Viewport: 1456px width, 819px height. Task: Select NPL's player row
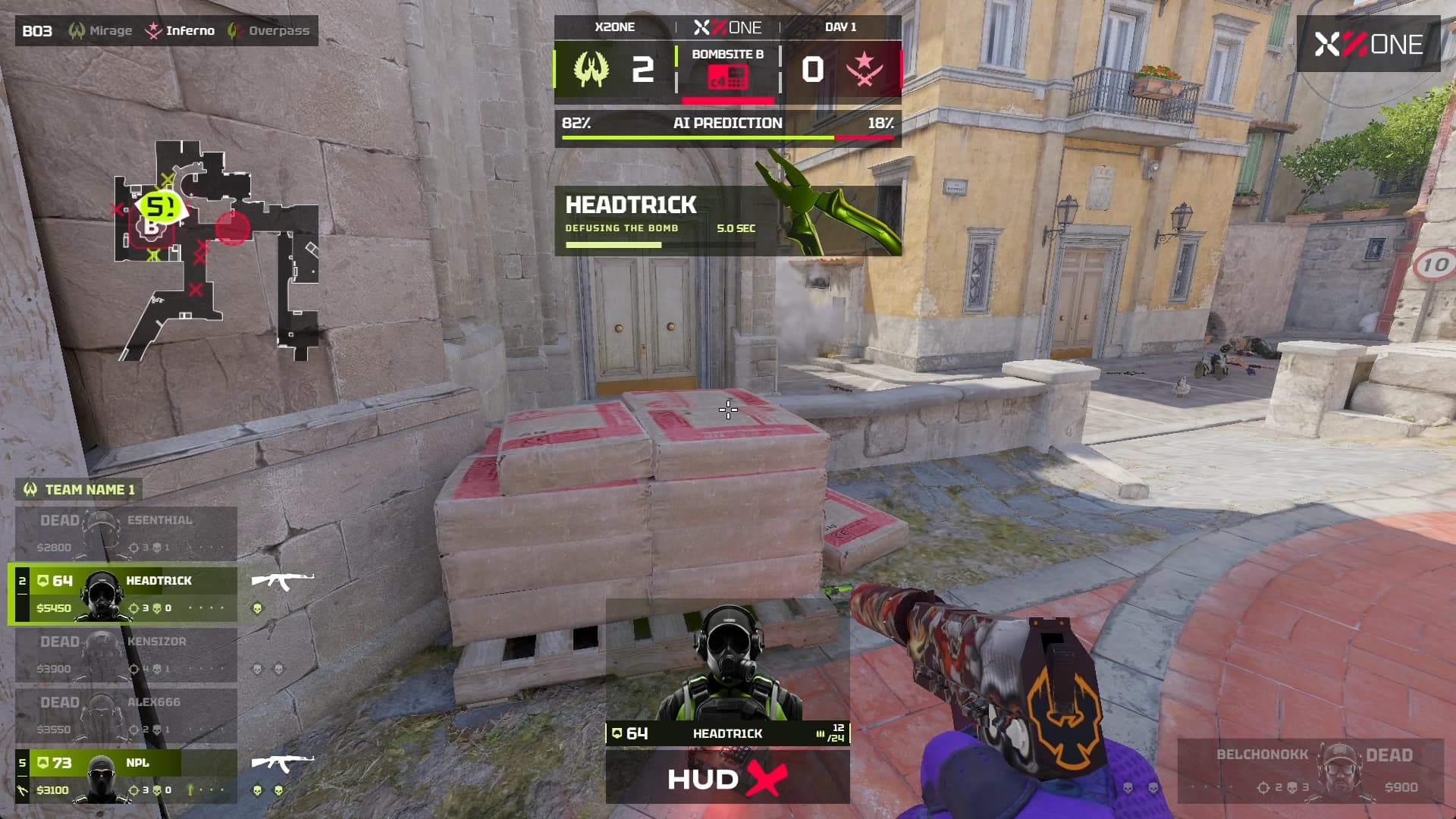[126, 776]
